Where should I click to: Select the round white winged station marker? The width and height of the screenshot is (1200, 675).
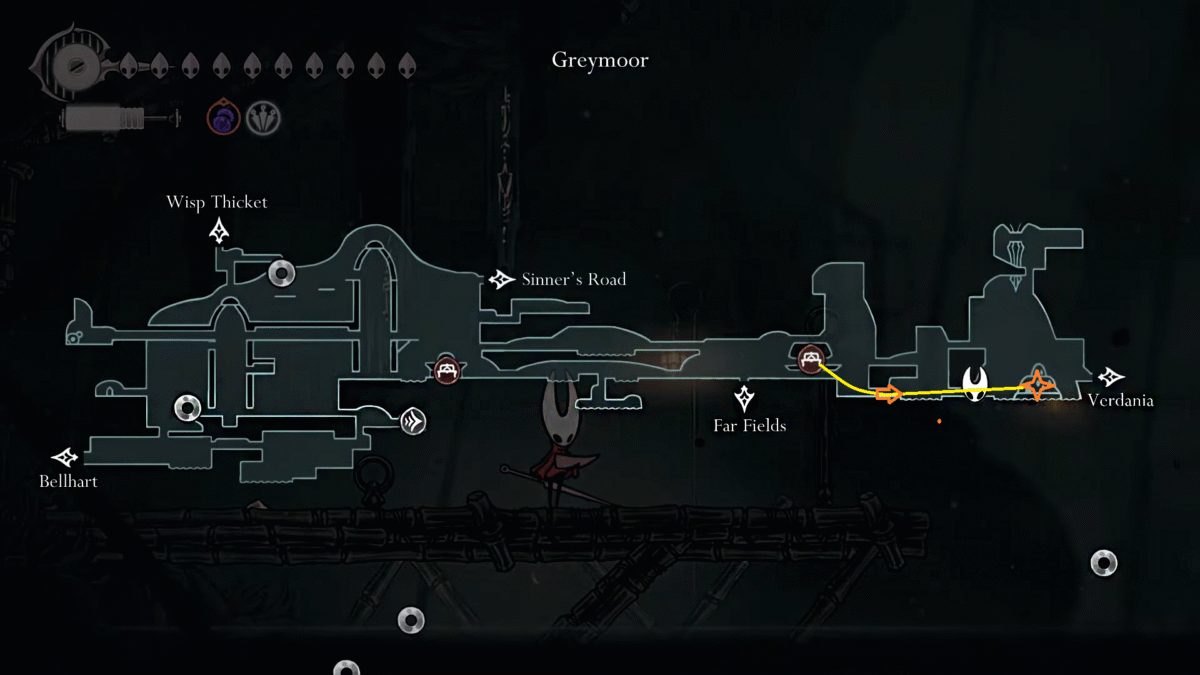[x=414, y=421]
